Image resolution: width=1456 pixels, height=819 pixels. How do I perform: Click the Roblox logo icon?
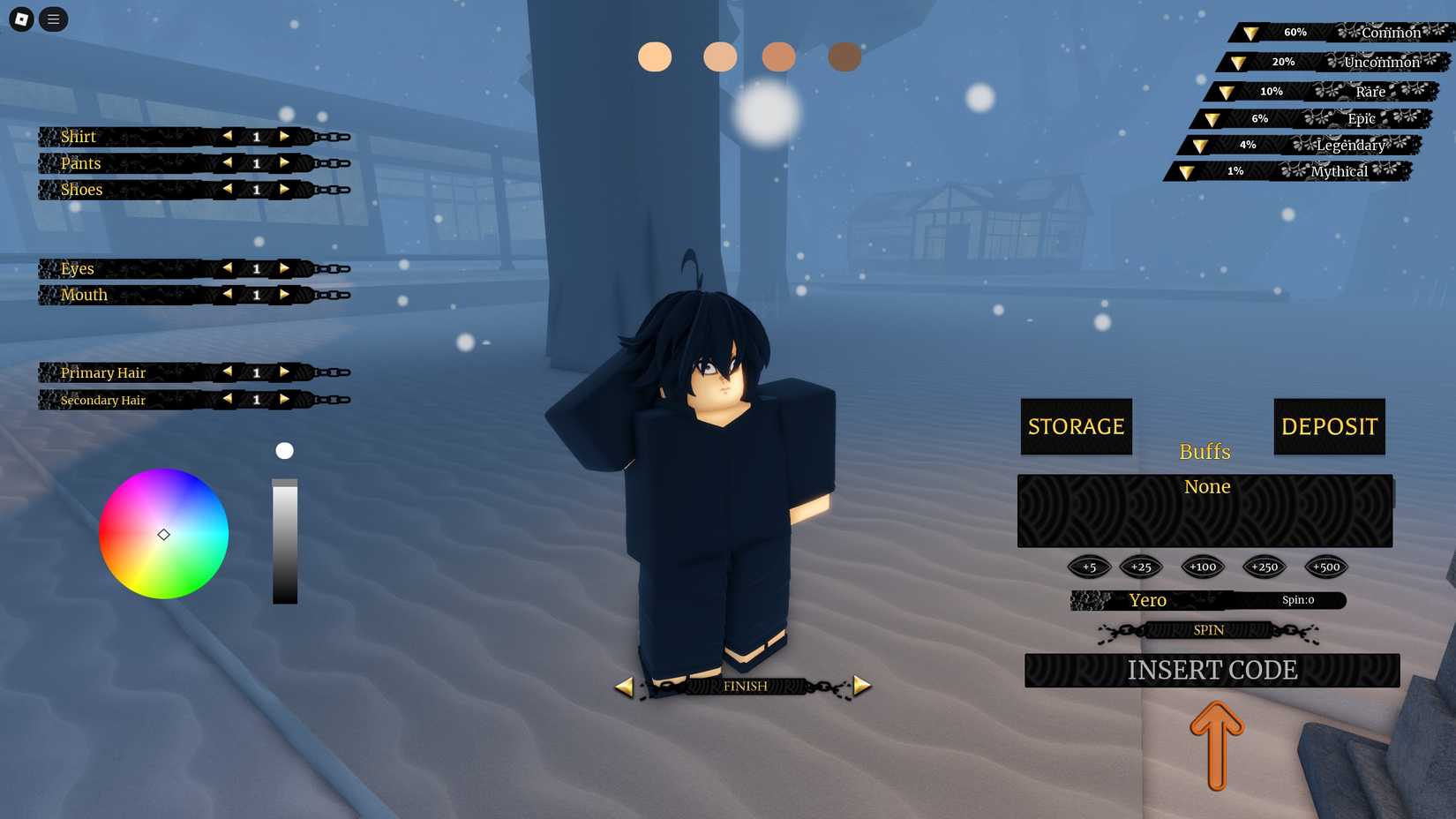[x=19, y=18]
